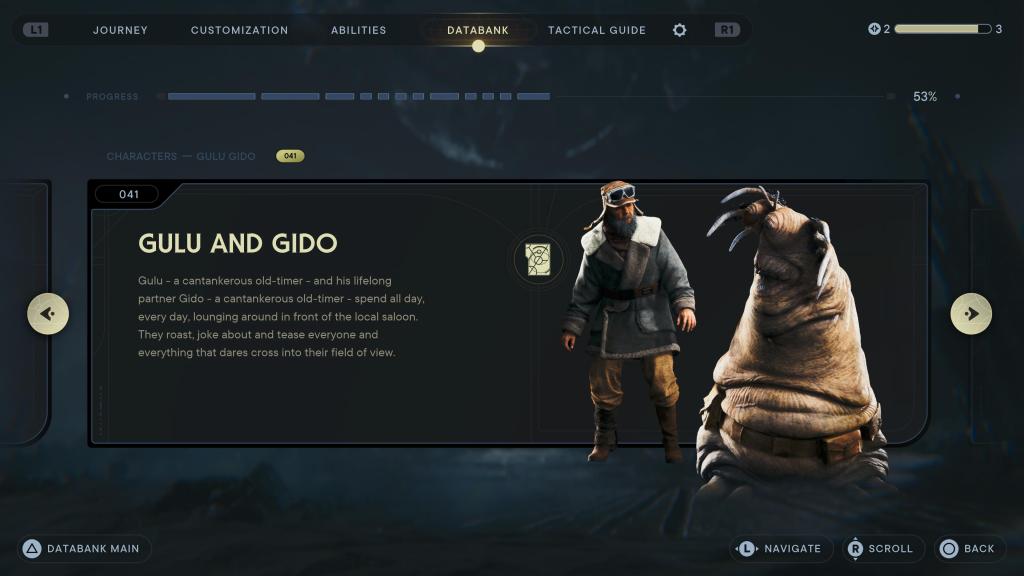Show the previous databank entry

point(48,314)
